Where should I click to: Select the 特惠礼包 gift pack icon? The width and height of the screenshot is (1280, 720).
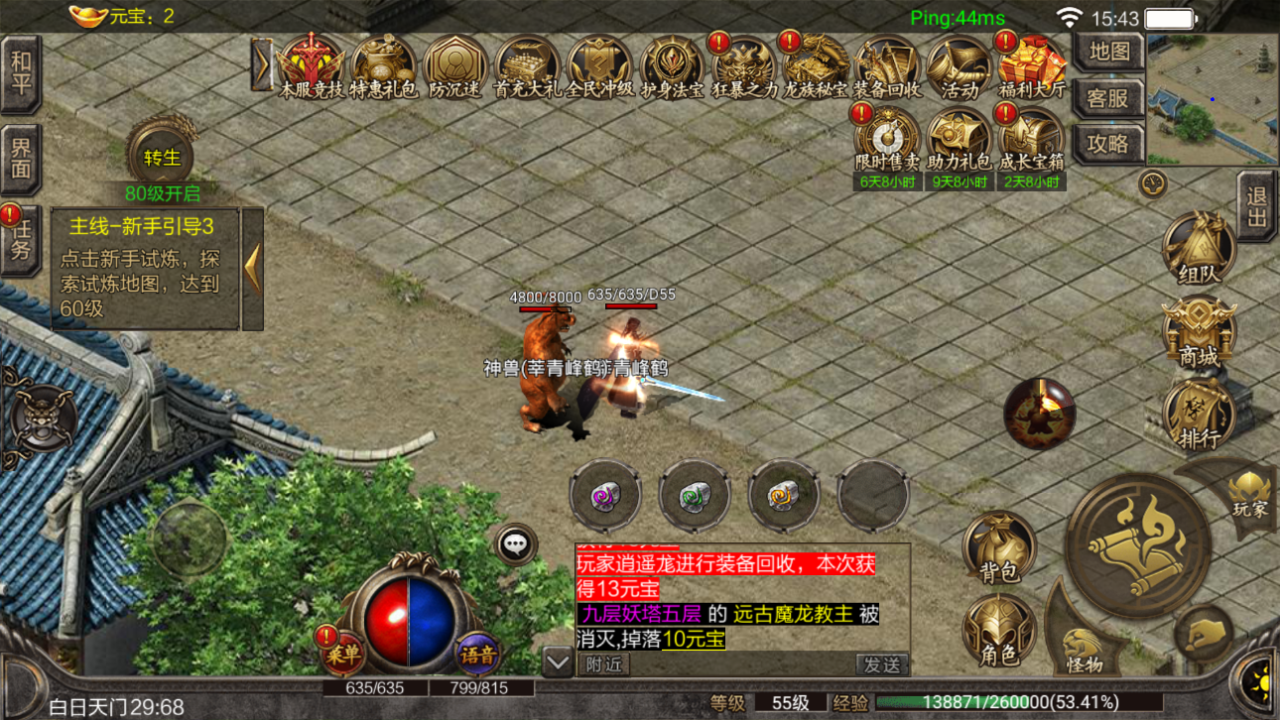click(384, 65)
